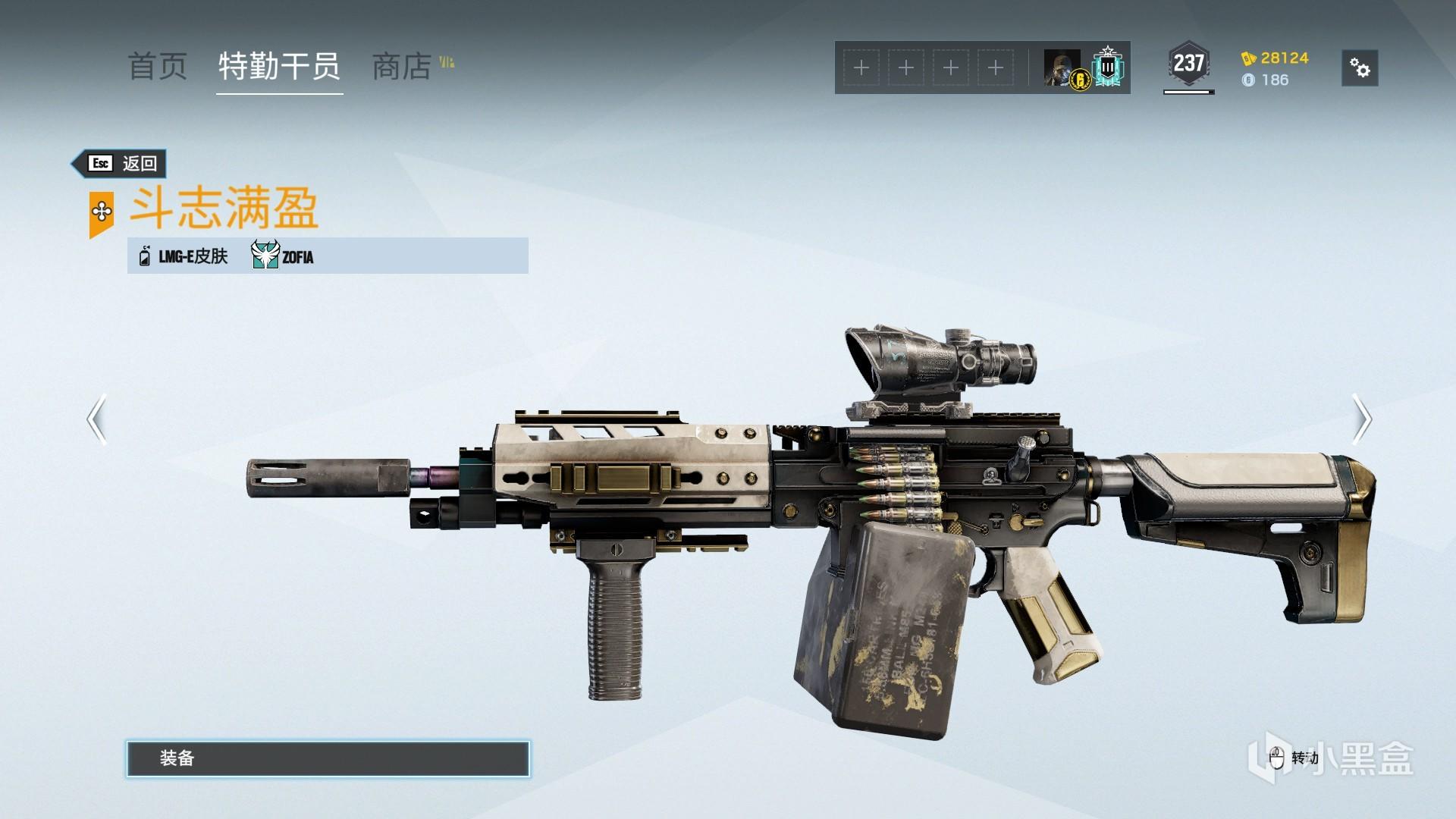
Task: View the level 237 clearance badge
Action: (x=1188, y=64)
